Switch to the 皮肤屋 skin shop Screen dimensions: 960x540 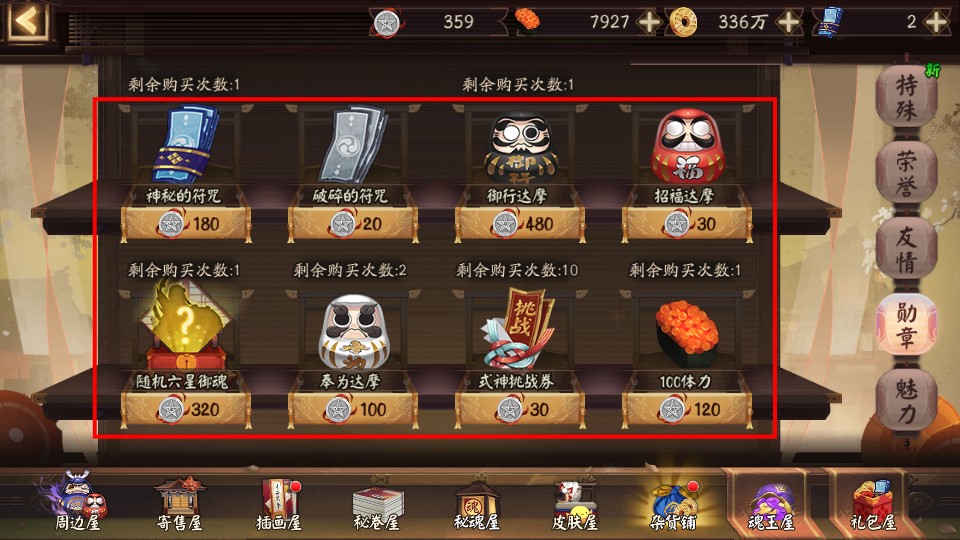pos(576,504)
